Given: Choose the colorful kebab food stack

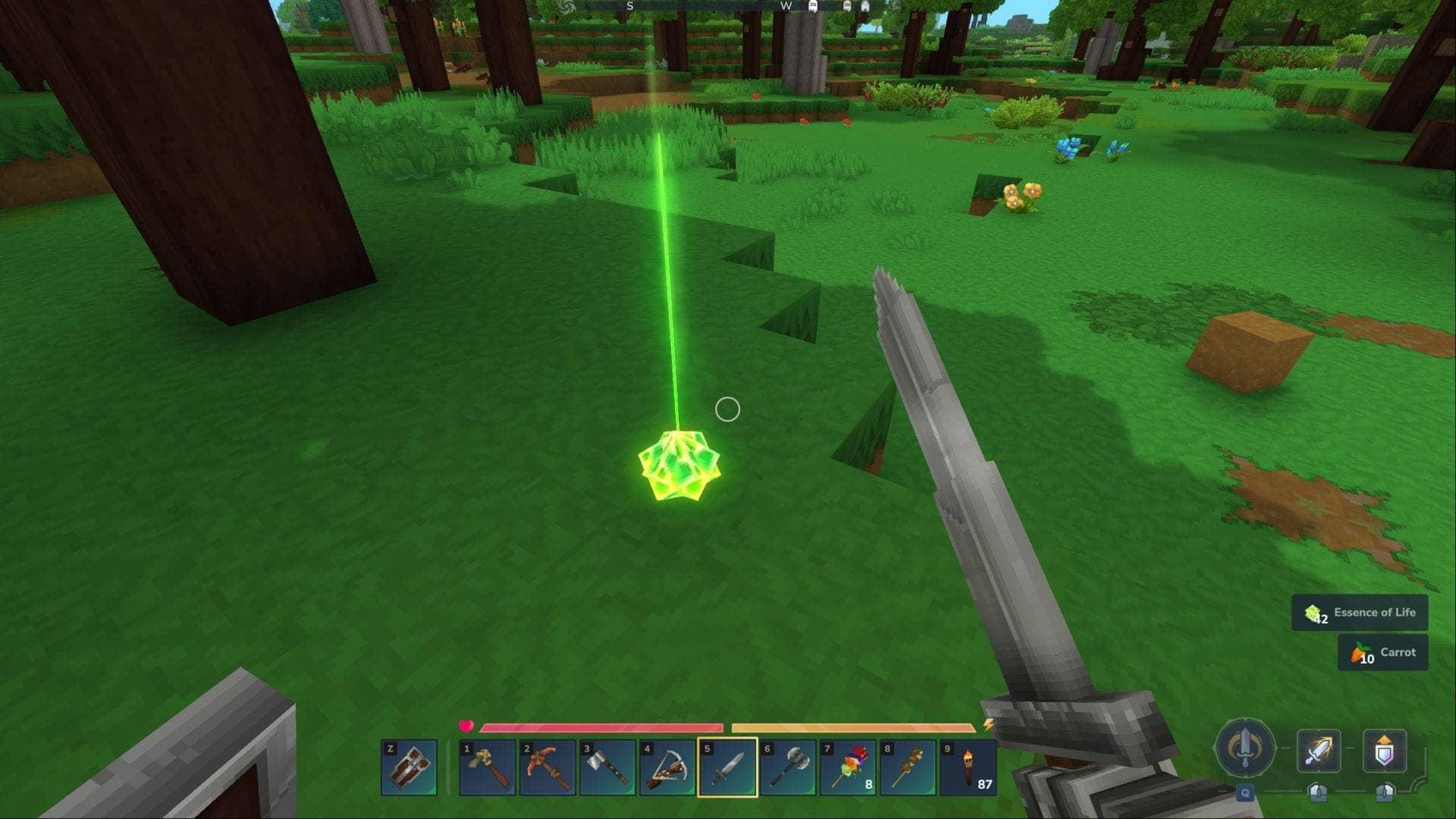Looking at the screenshot, I should (848, 767).
